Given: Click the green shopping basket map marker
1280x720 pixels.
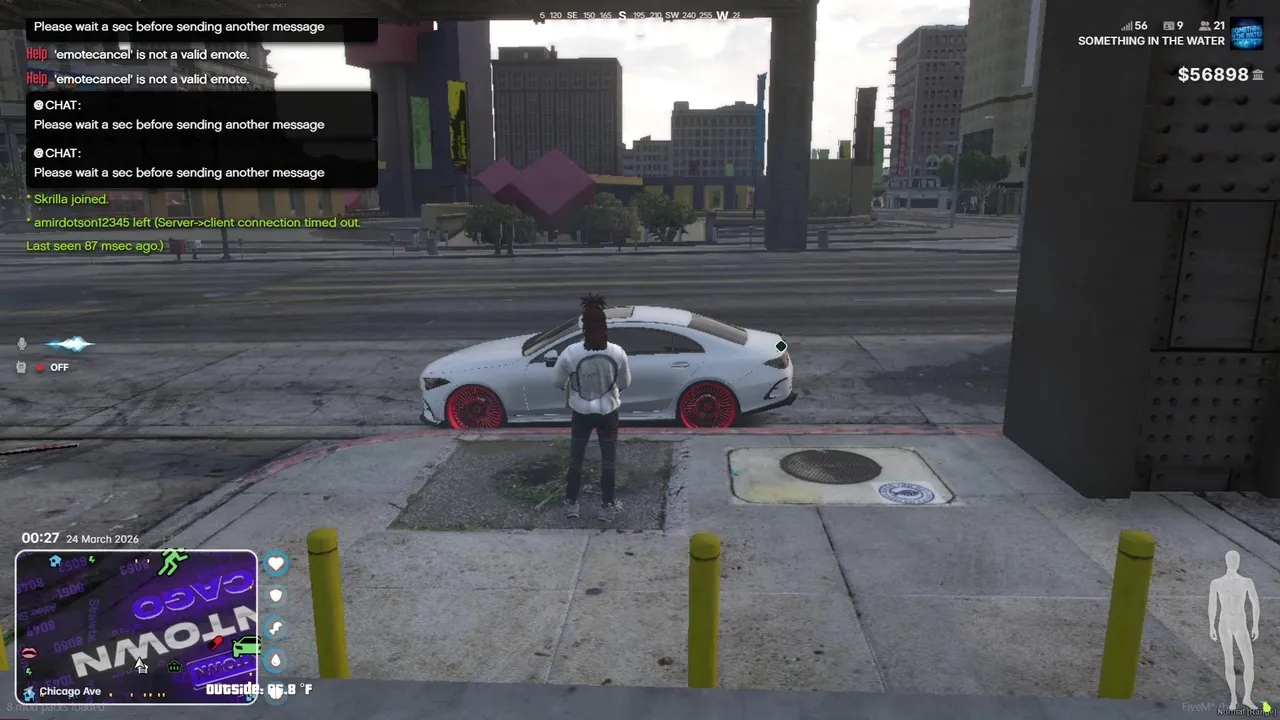Looking at the screenshot, I should point(174,666).
